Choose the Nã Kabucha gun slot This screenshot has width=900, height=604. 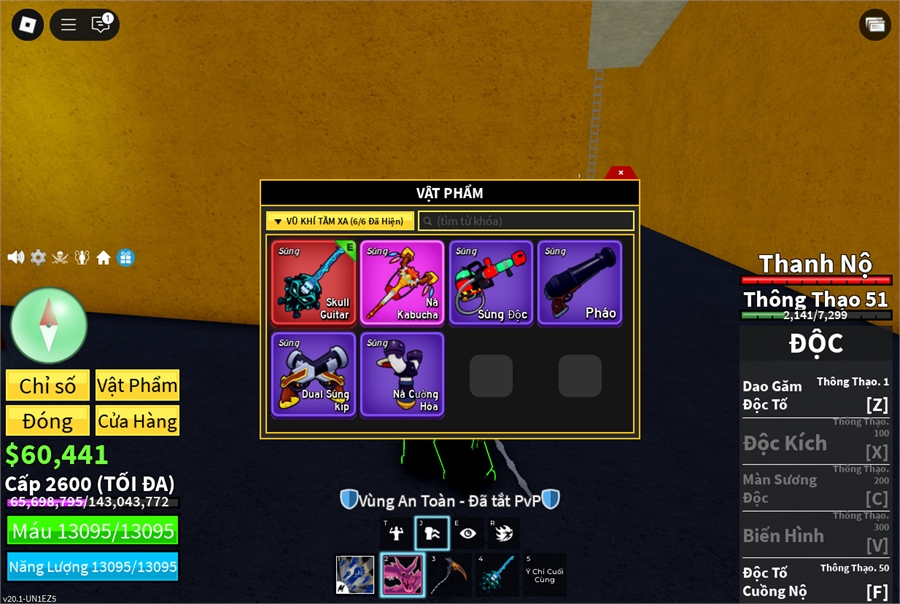402,282
